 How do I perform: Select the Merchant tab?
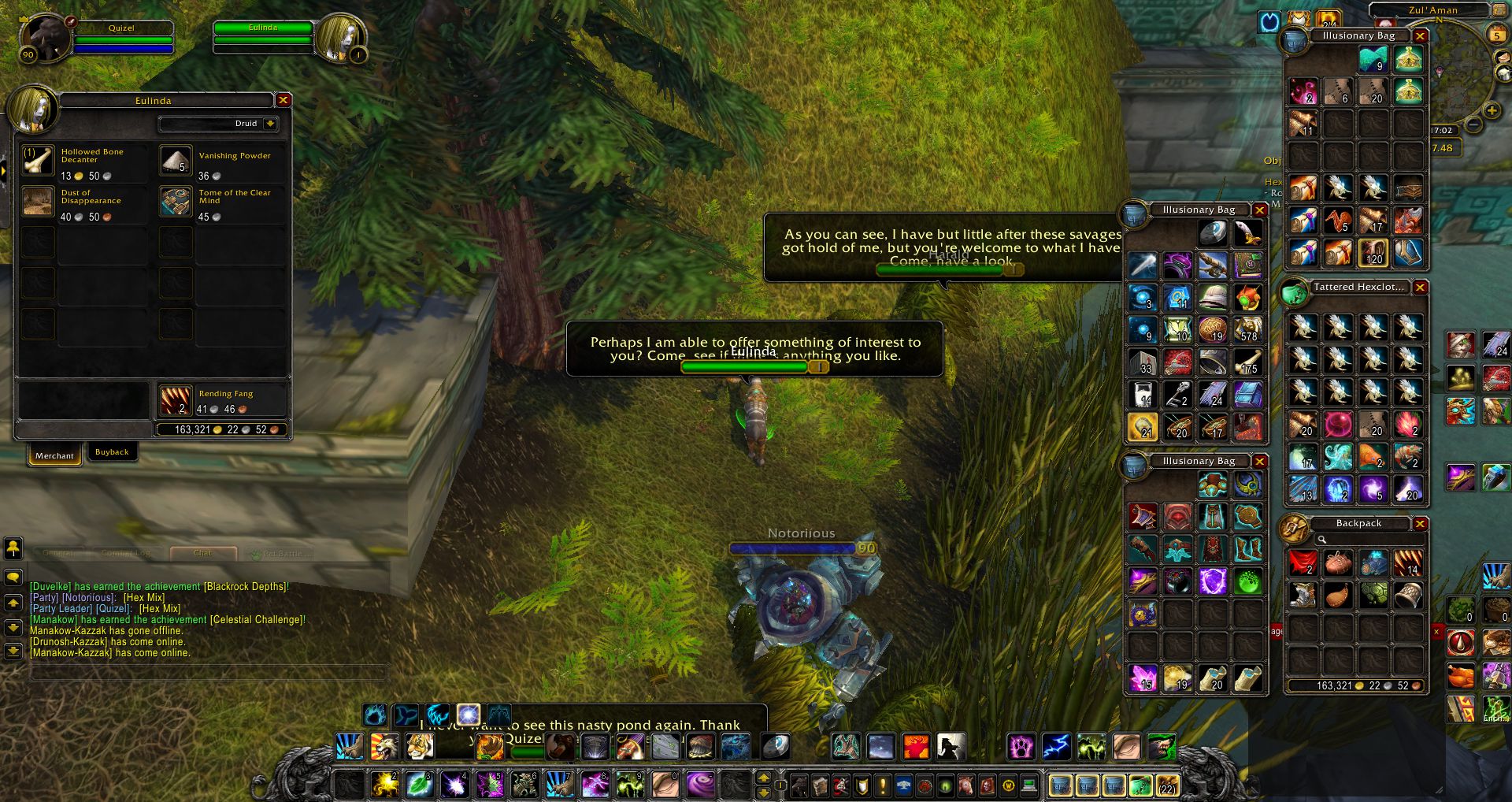coord(54,455)
